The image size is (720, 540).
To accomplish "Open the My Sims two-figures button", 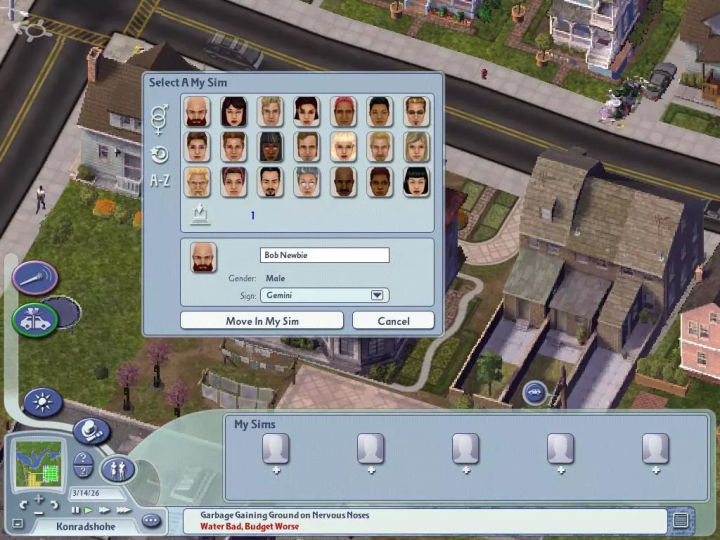I will (x=117, y=467).
